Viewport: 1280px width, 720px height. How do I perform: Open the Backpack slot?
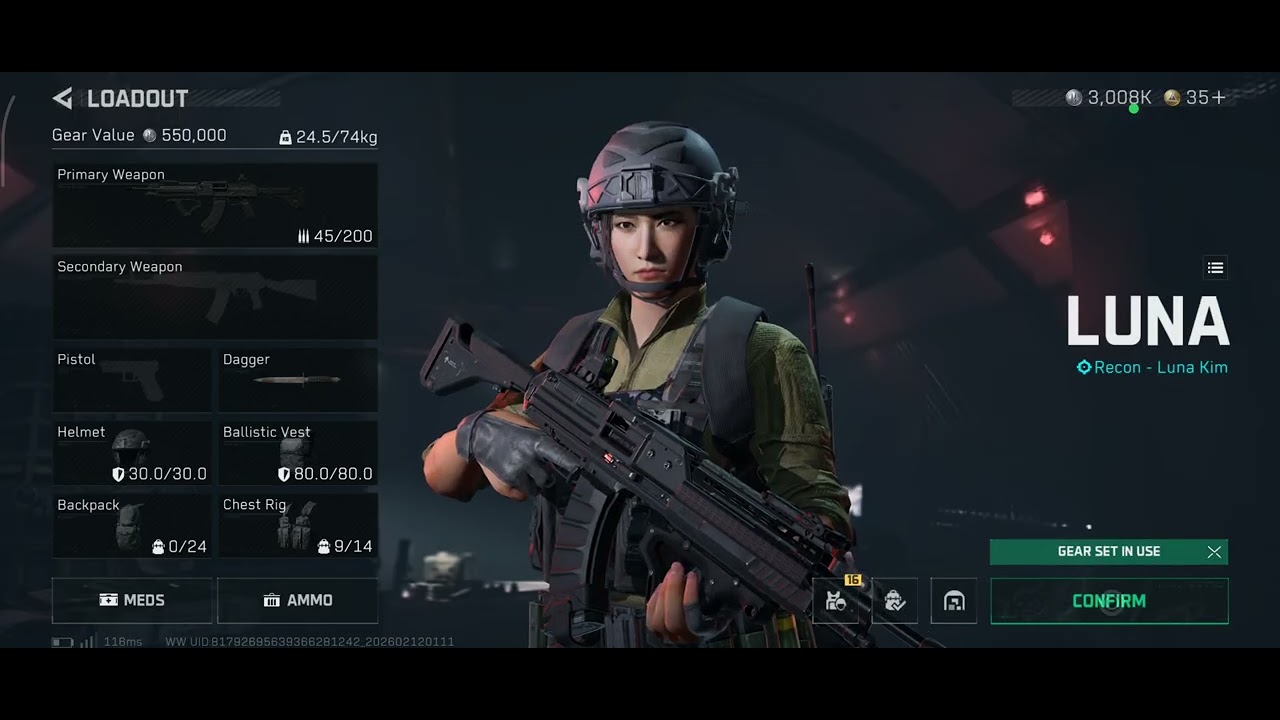coord(132,526)
